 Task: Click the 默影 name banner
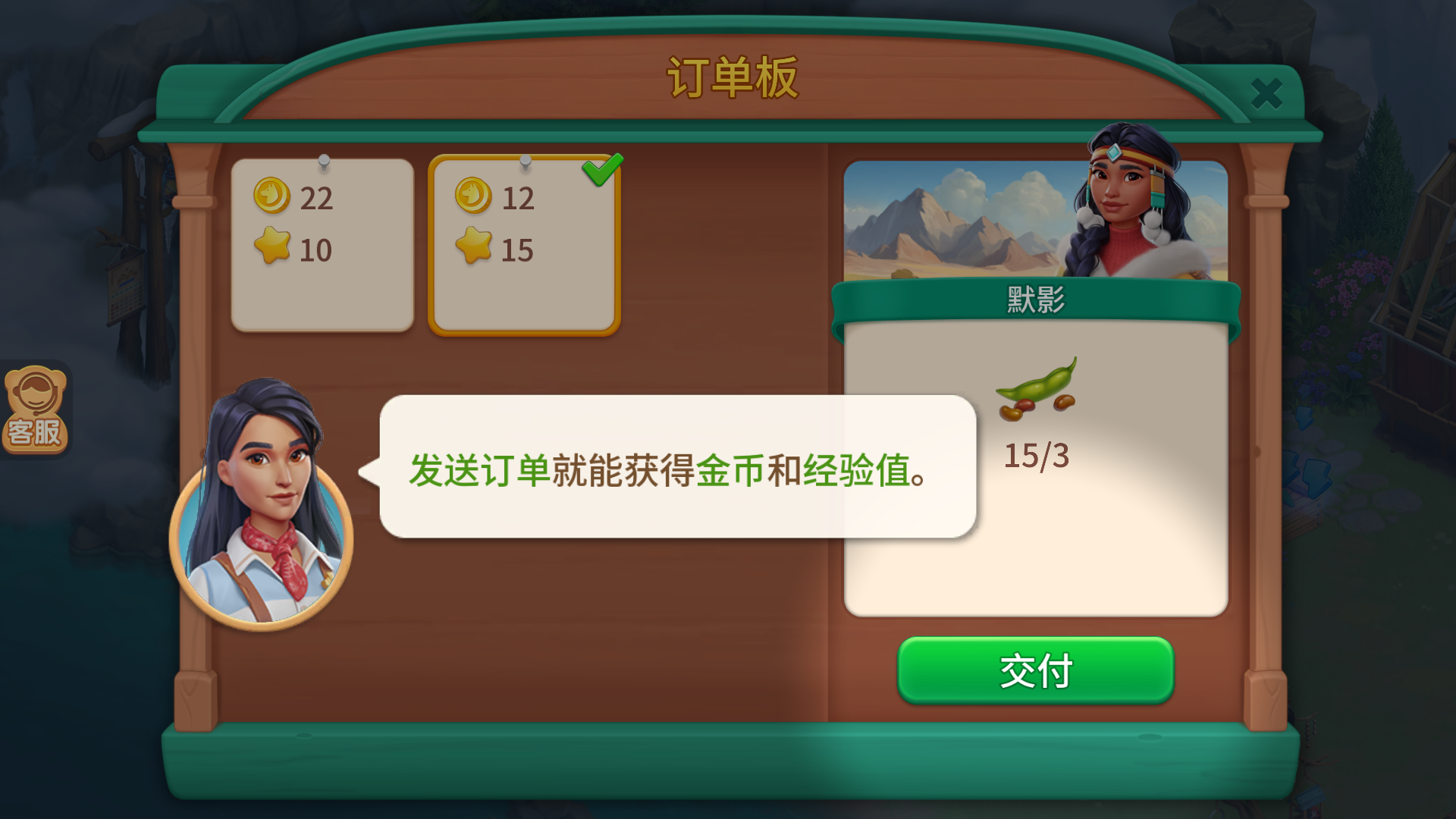(1033, 298)
